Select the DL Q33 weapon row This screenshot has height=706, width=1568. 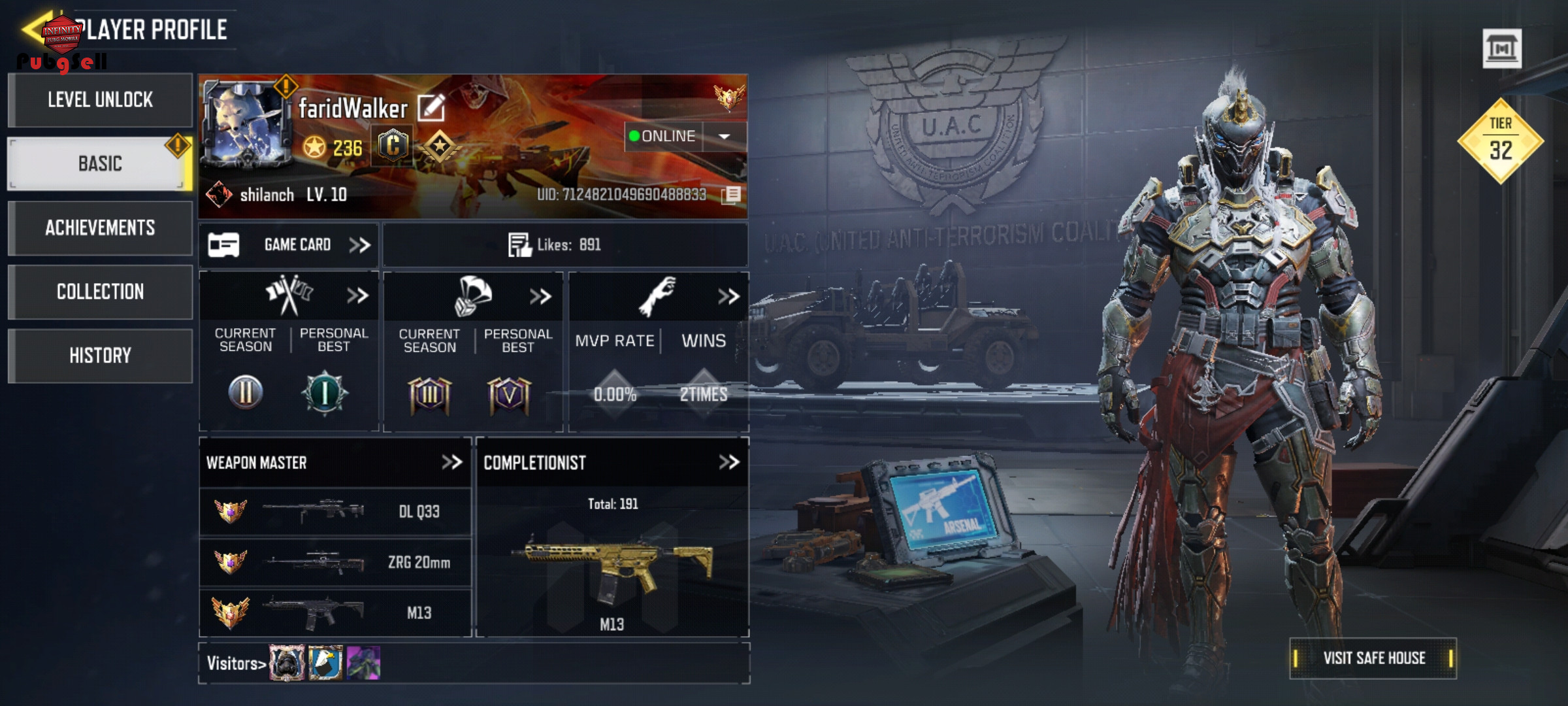[335, 511]
